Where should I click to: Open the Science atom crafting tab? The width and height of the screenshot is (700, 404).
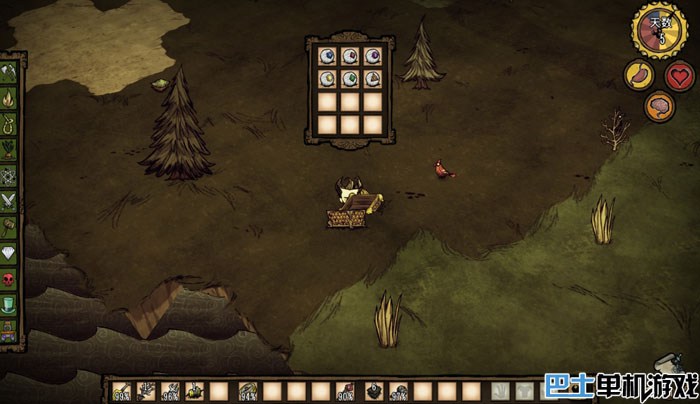(x=9, y=175)
